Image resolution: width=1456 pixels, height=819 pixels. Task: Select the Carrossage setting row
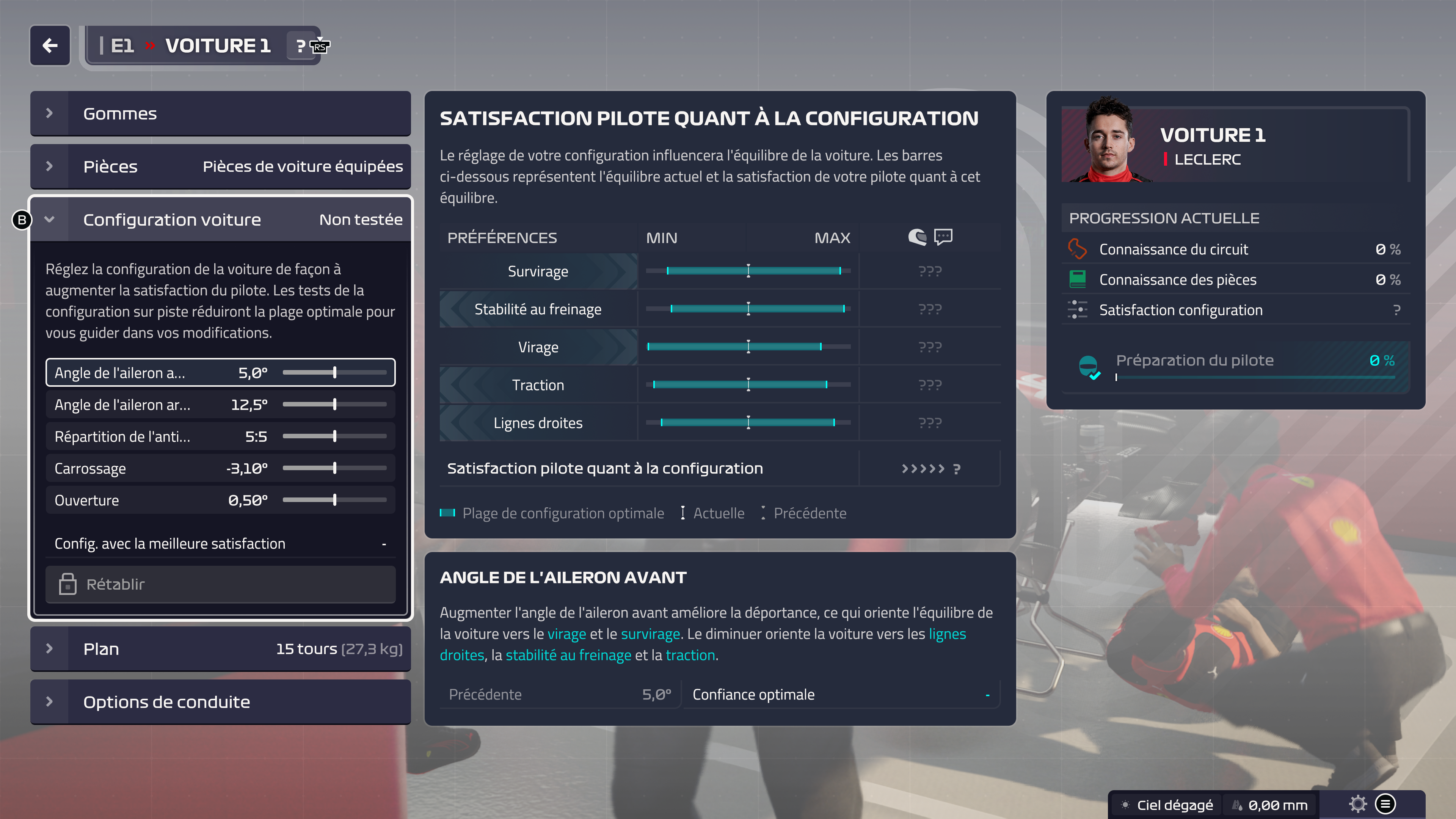[220, 468]
